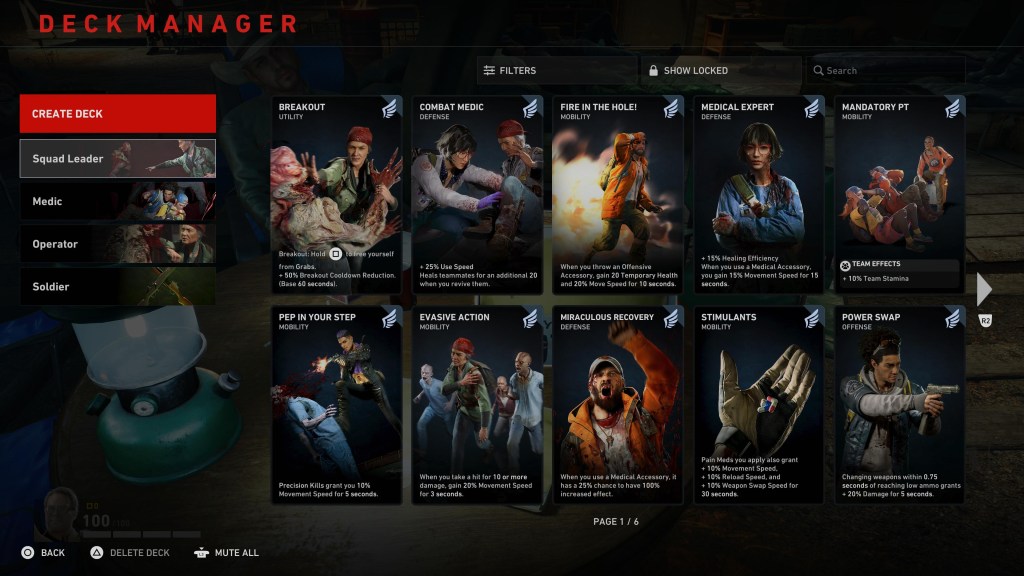Choose the Power Swap offense card
Viewport: 1024px width, 576px height.
coord(900,405)
